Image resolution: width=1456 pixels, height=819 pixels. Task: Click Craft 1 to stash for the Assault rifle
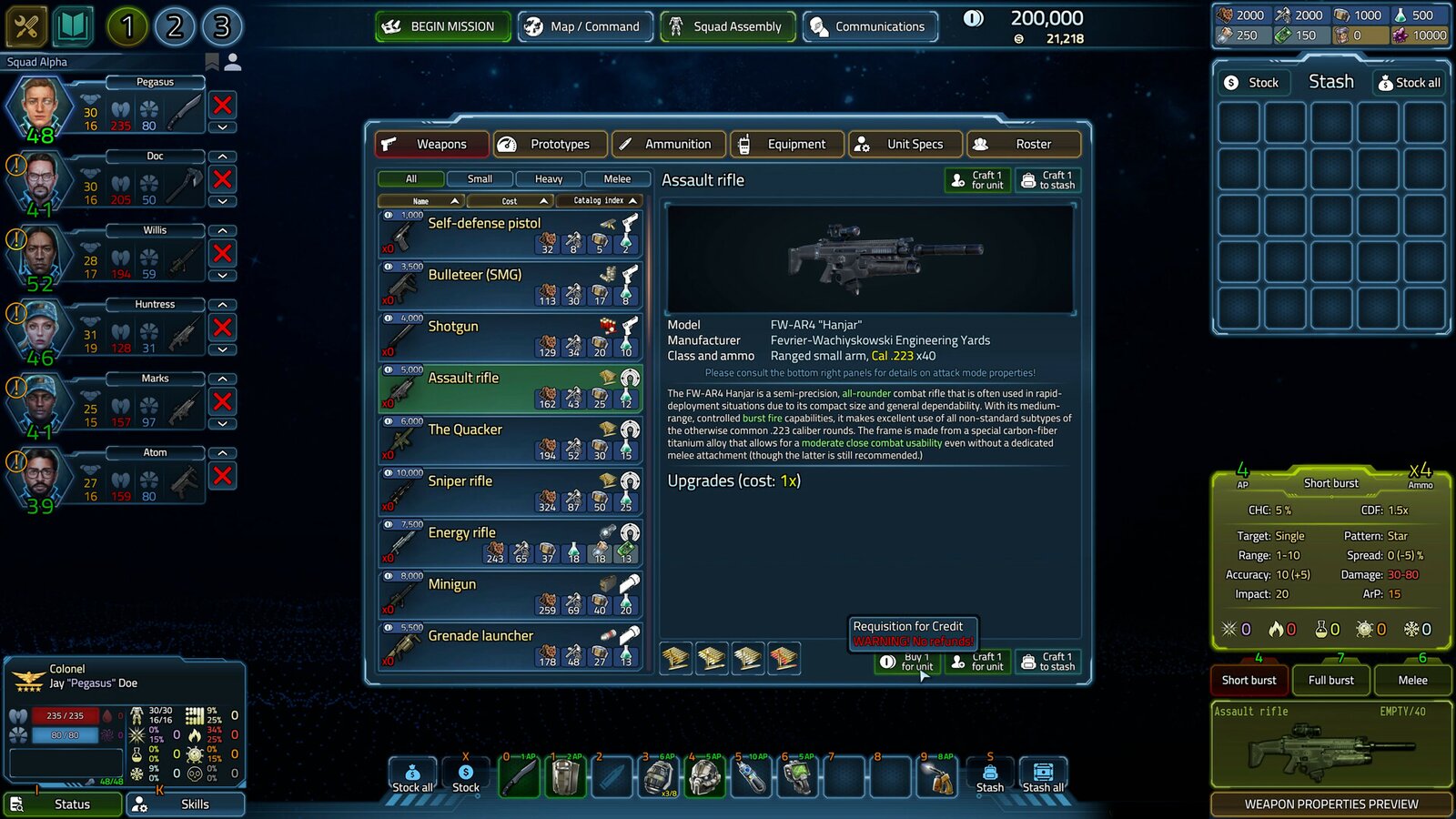click(x=1048, y=179)
